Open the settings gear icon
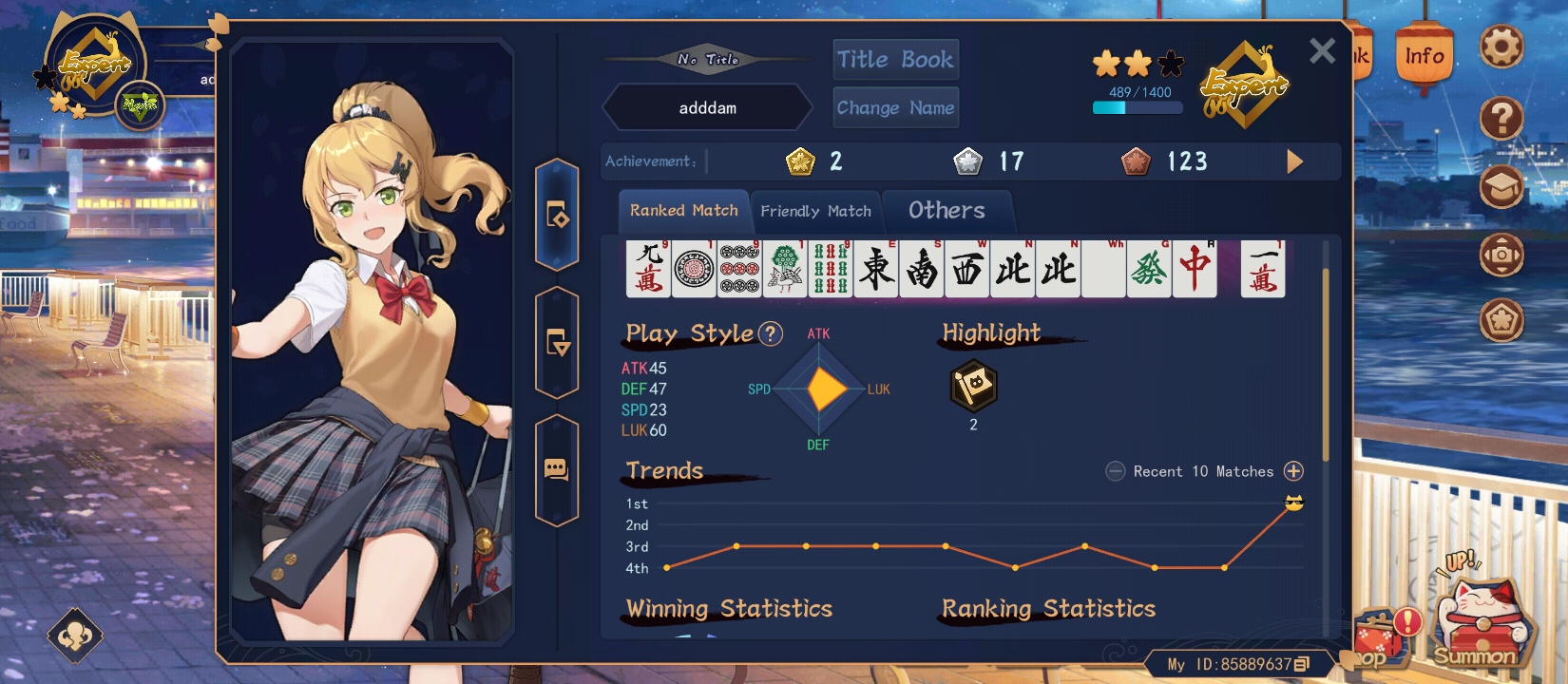This screenshot has height=684, width=1568. (x=1501, y=47)
